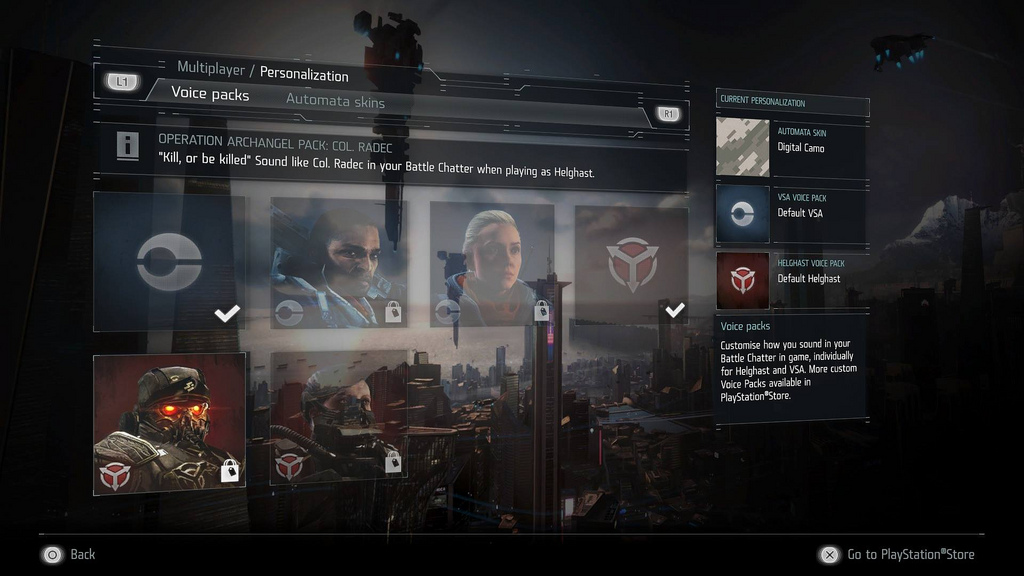This screenshot has width=1024, height=576.
Task: Select the Col. Radec red-eyed voice pack
Action: [x=170, y=423]
